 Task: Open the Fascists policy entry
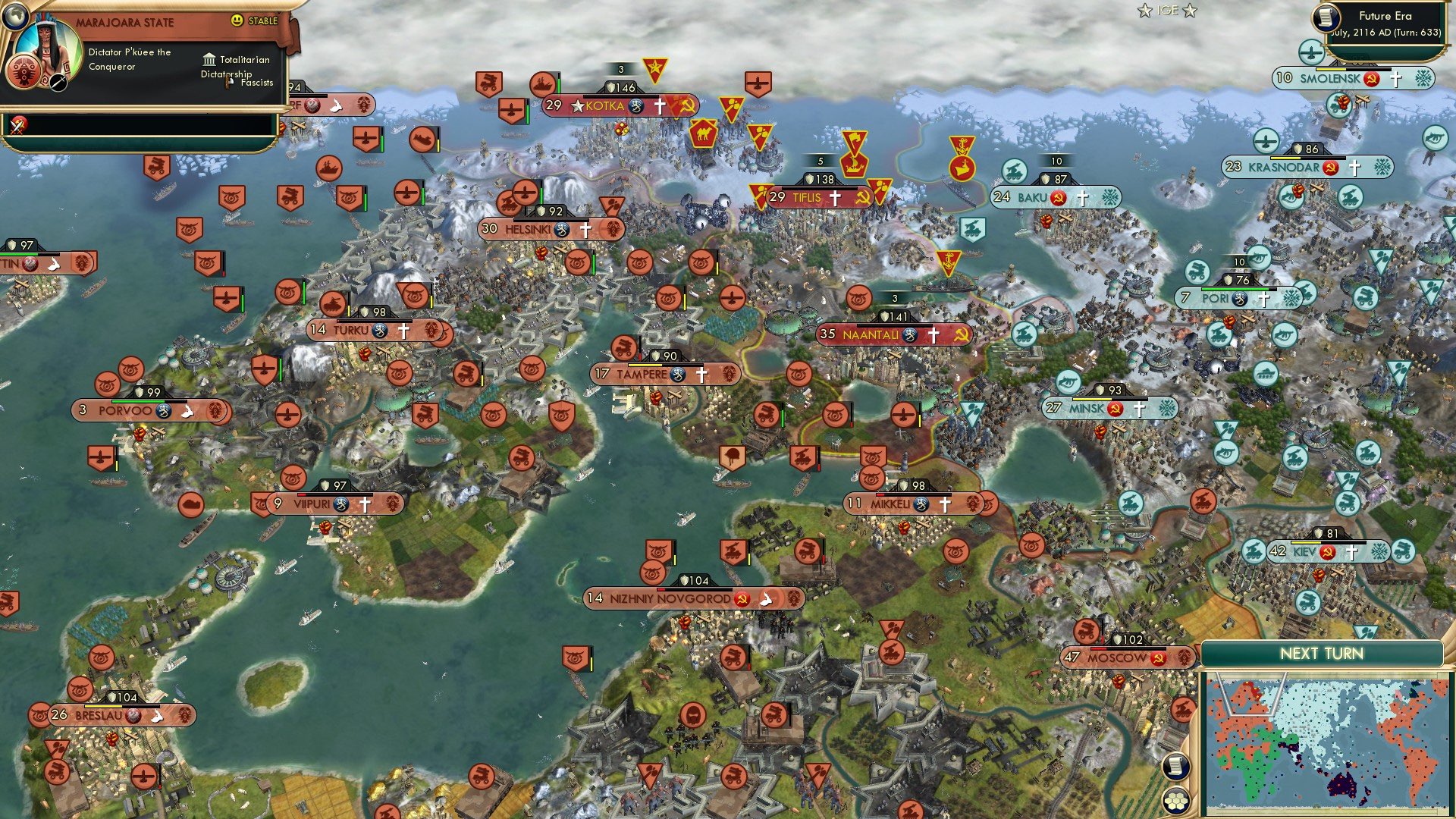tap(229, 83)
